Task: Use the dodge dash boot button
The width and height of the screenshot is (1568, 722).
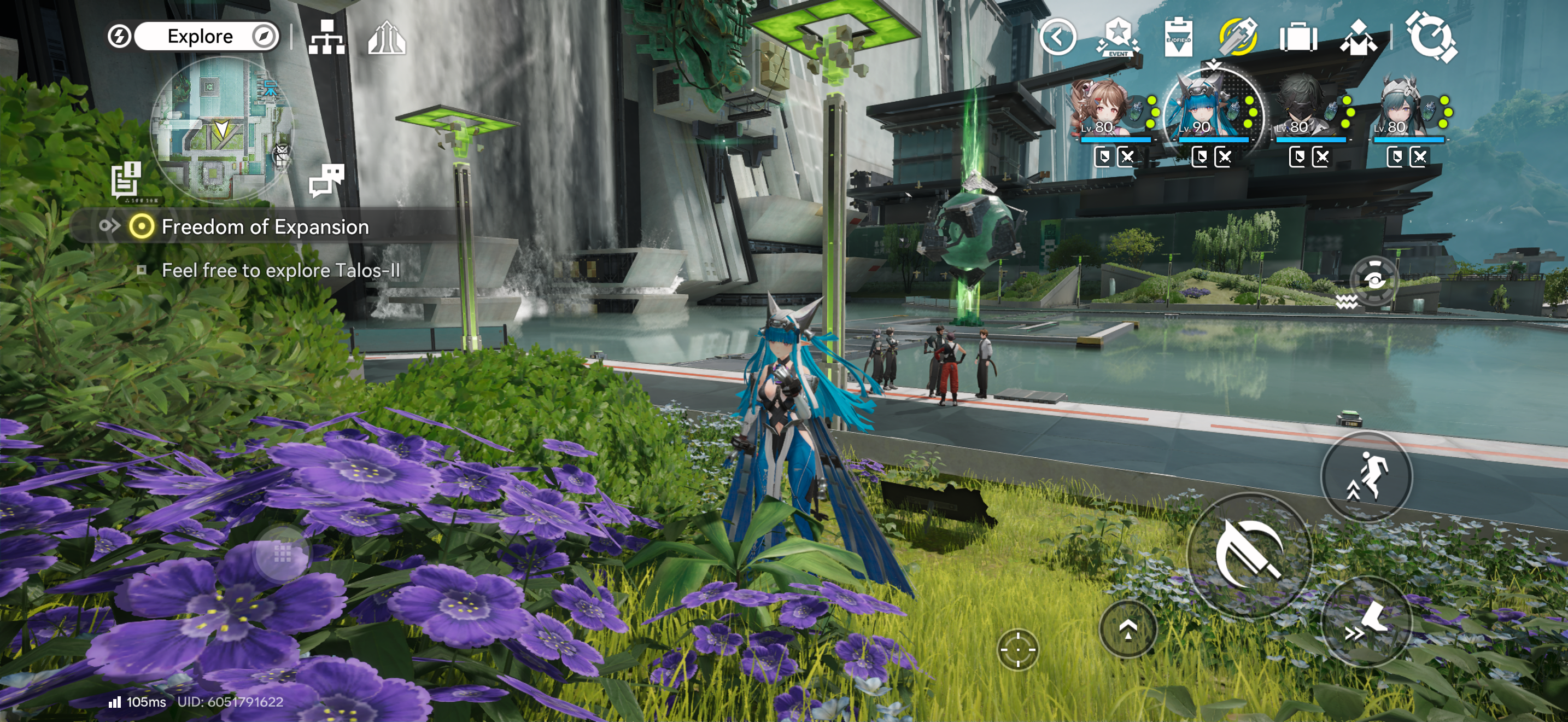Action: [1366, 622]
